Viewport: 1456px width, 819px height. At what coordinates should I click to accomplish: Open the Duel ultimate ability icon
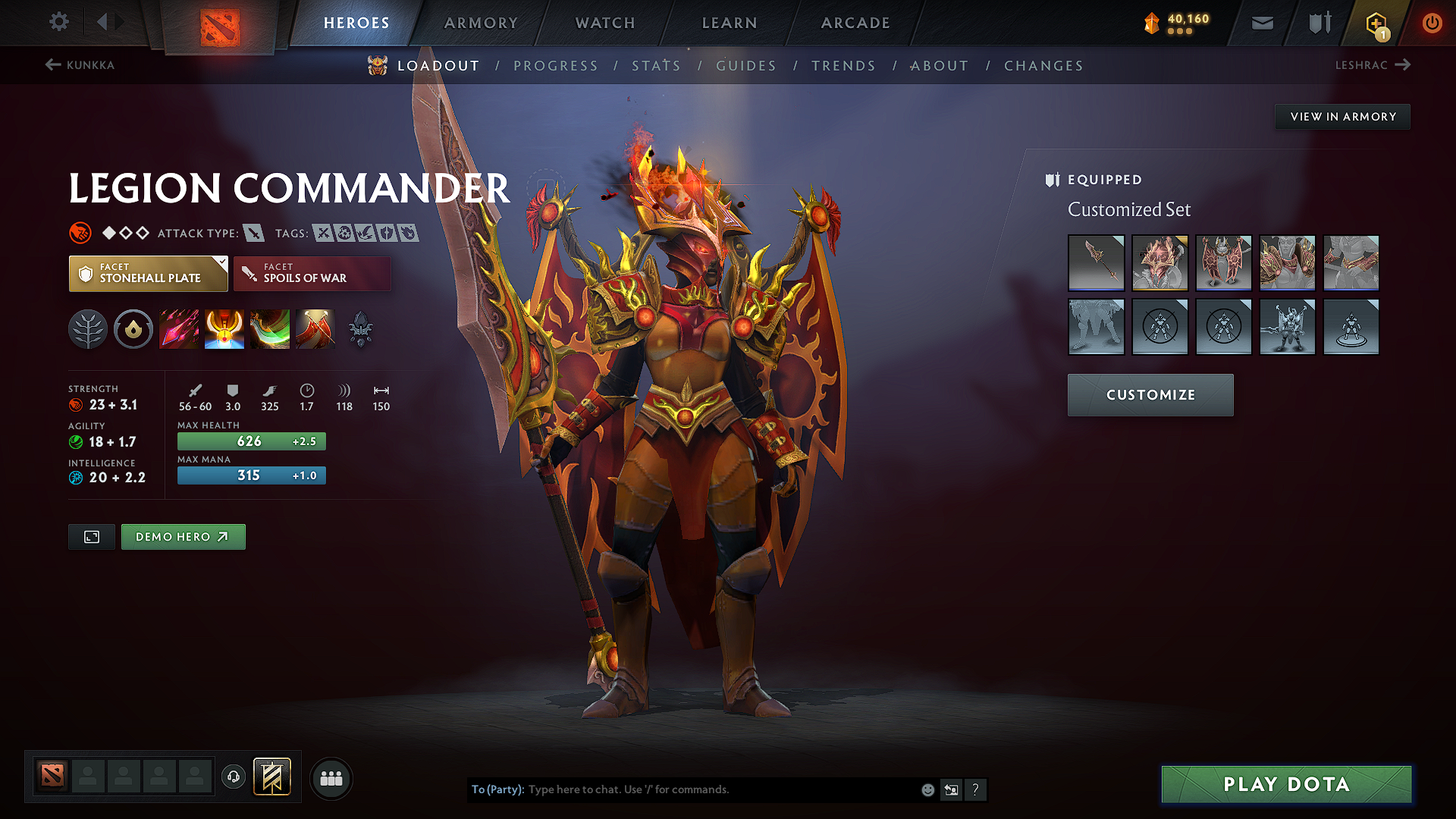tap(315, 328)
